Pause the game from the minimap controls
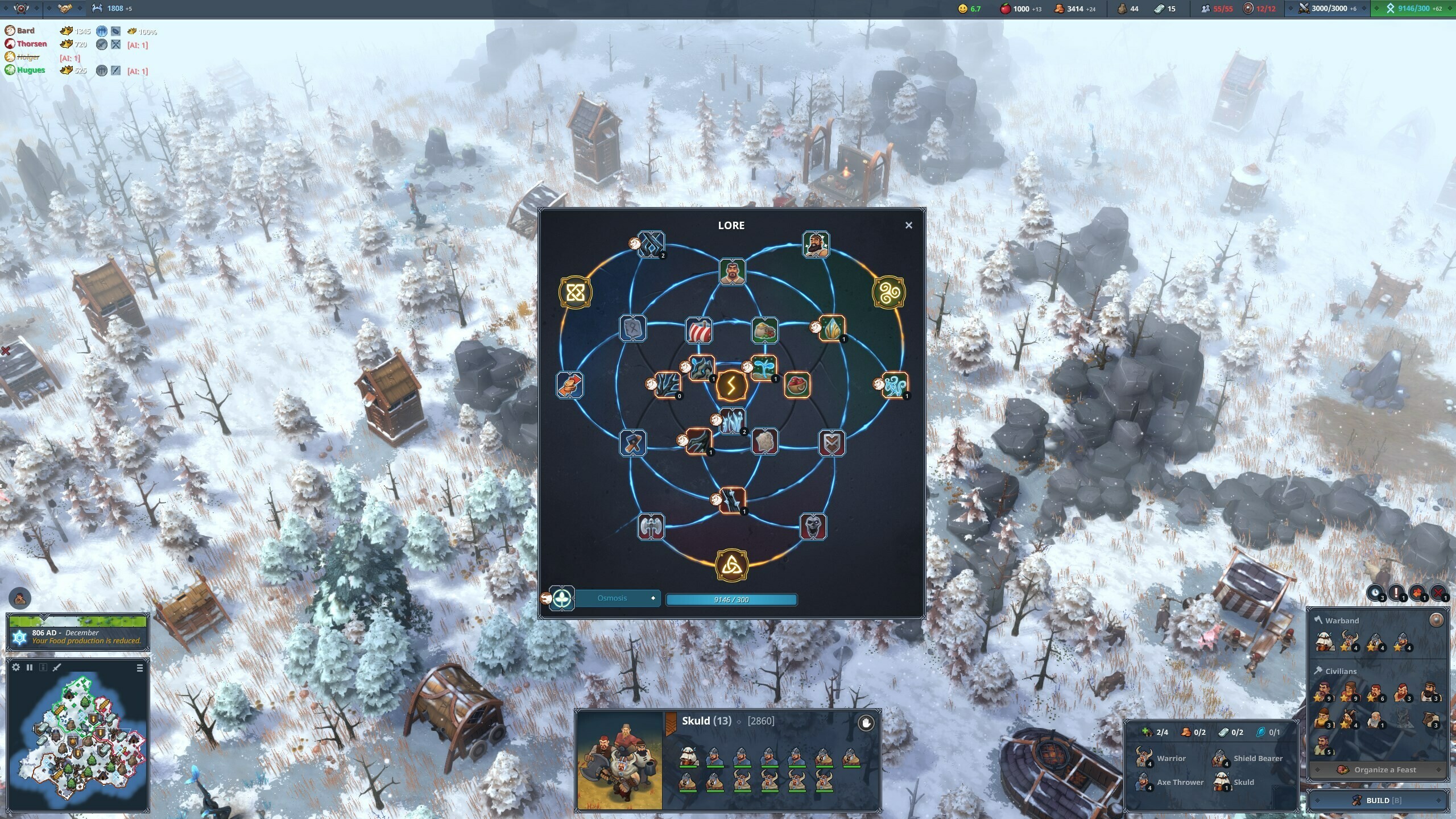 30,668
